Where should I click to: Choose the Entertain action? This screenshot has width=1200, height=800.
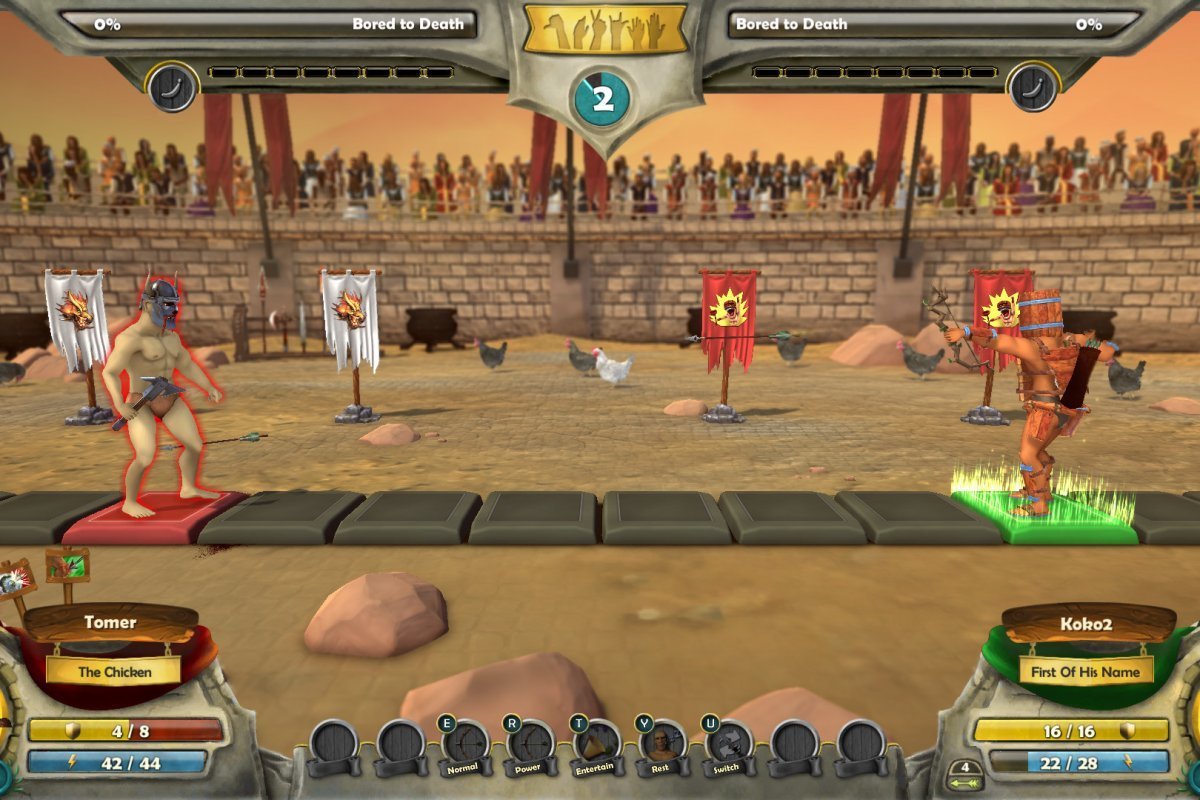(x=597, y=747)
